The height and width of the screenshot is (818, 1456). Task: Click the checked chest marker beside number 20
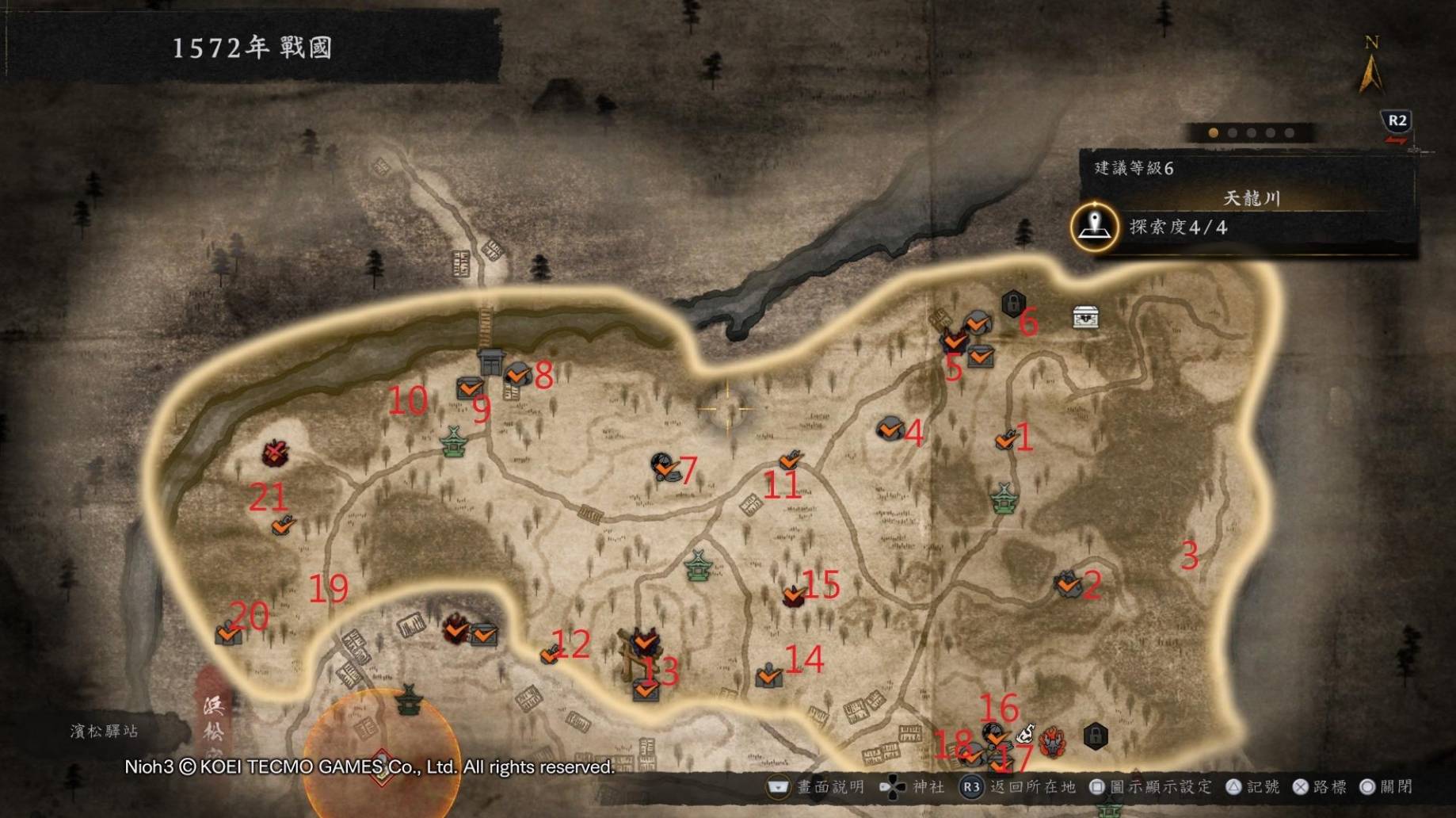click(x=228, y=633)
